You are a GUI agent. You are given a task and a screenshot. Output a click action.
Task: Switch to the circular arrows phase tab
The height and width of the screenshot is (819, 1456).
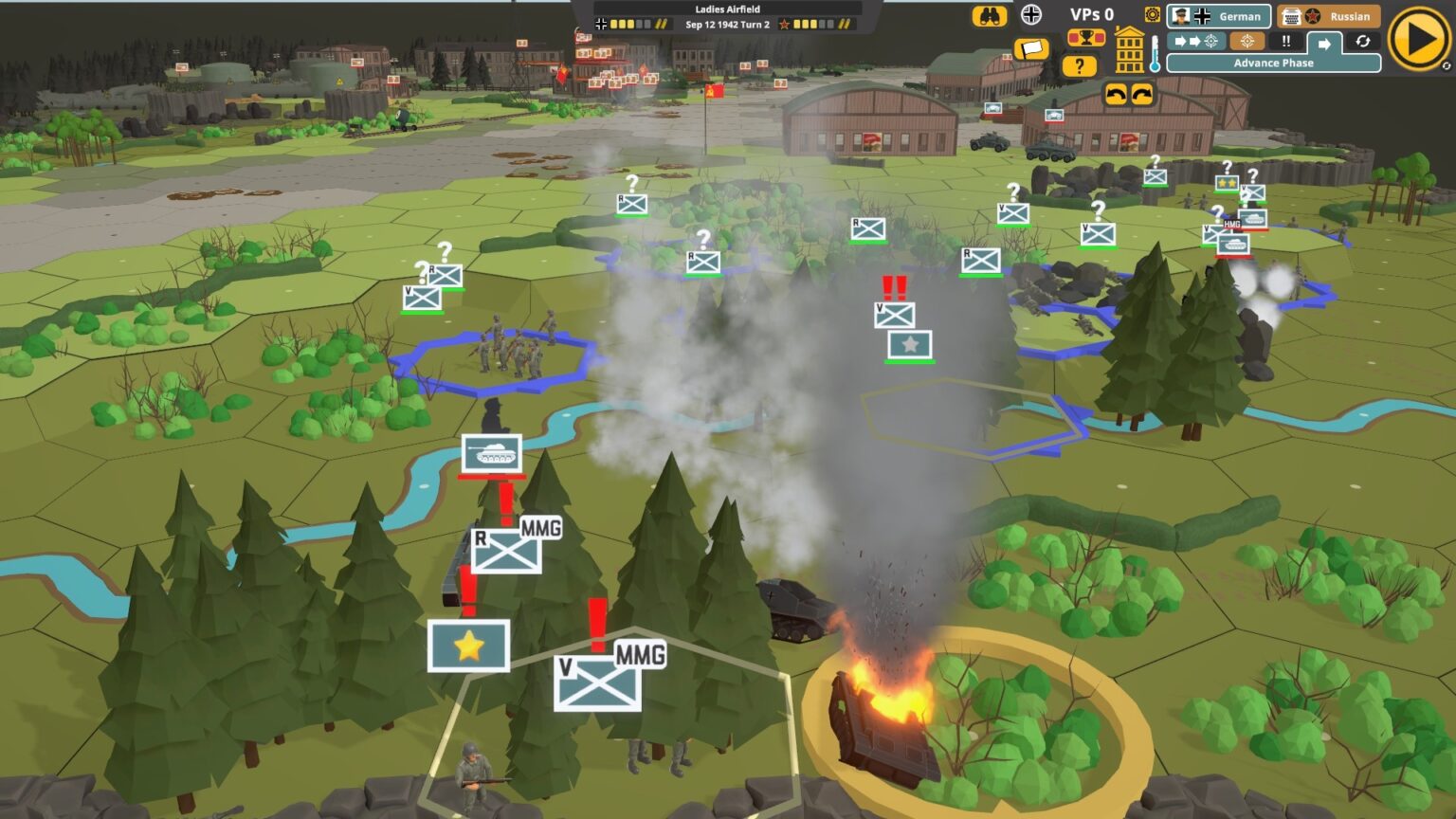tap(1362, 42)
